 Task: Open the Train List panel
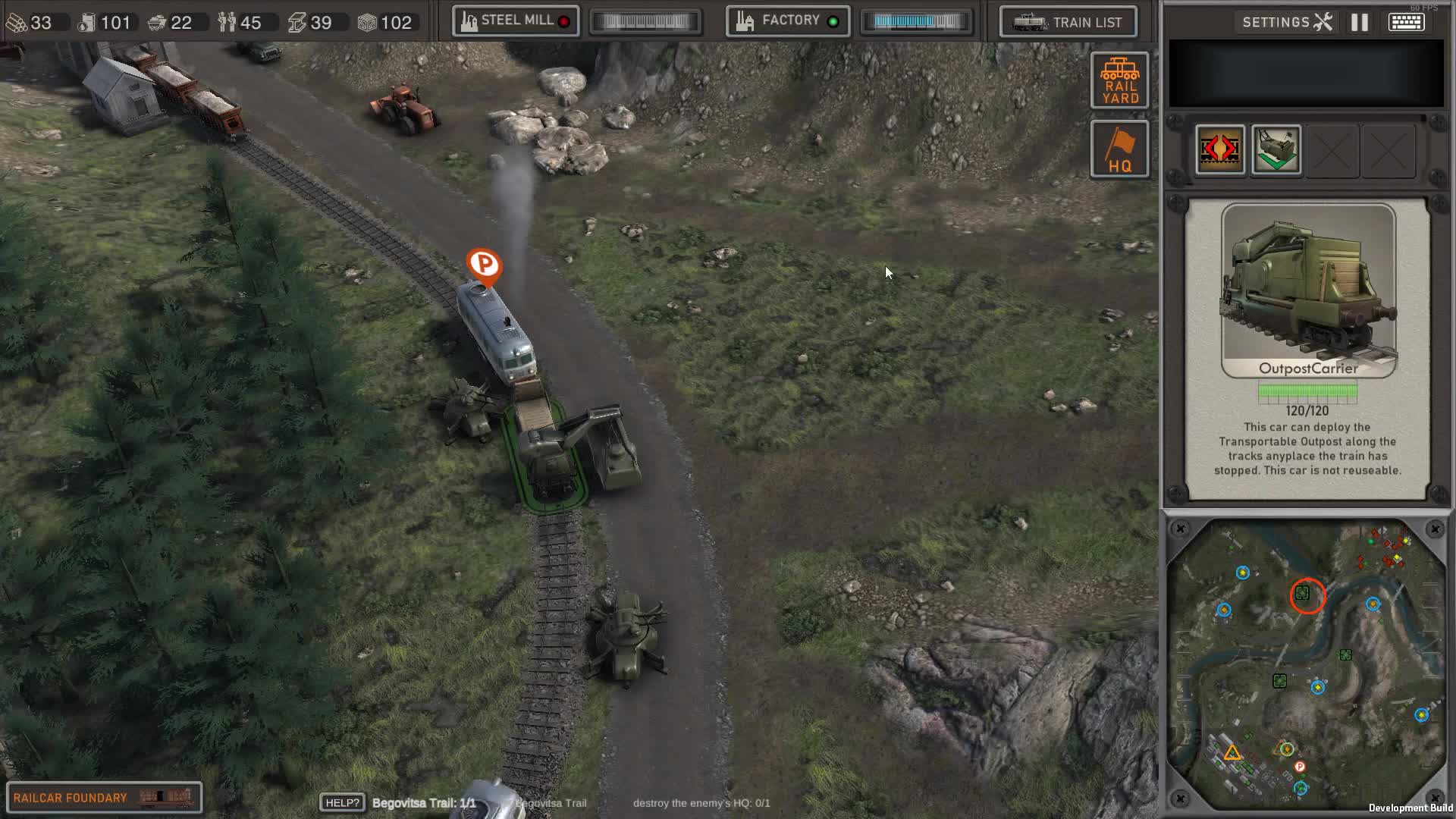[x=1068, y=22]
